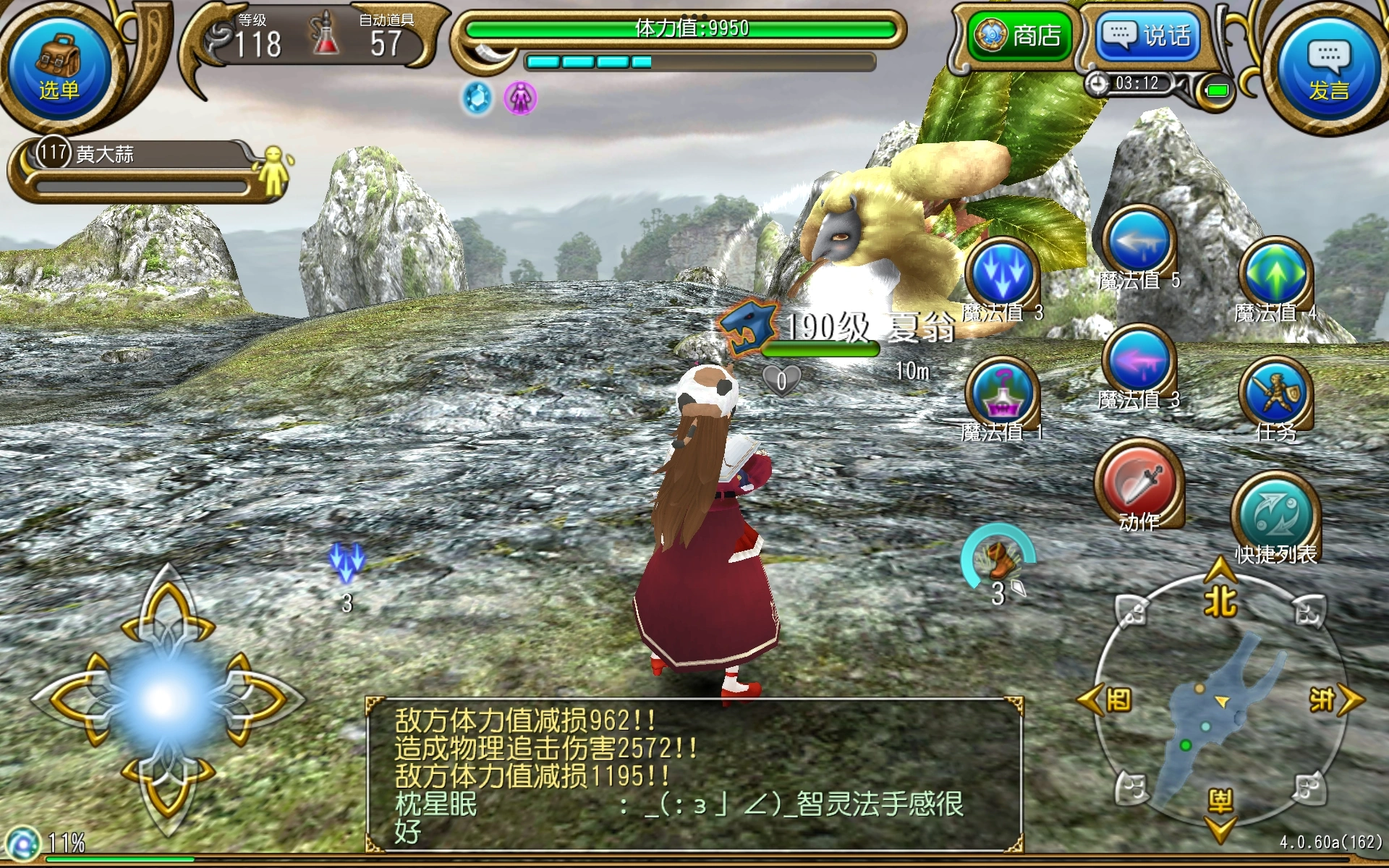Click the circular minimap

coord(1220,702)
